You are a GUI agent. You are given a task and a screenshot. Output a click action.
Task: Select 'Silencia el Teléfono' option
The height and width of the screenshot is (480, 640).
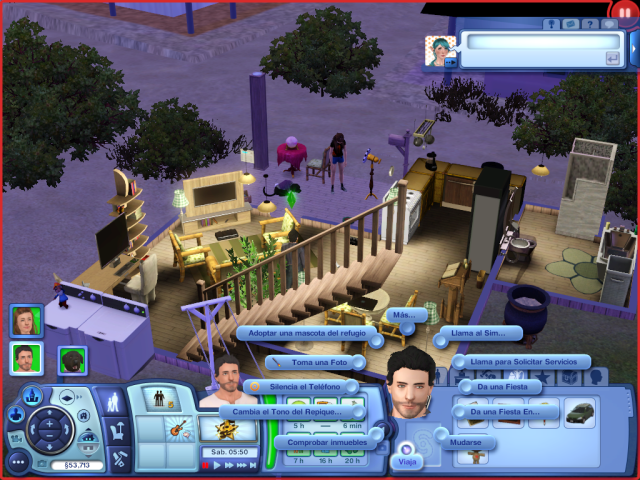(x=309, y=386)
